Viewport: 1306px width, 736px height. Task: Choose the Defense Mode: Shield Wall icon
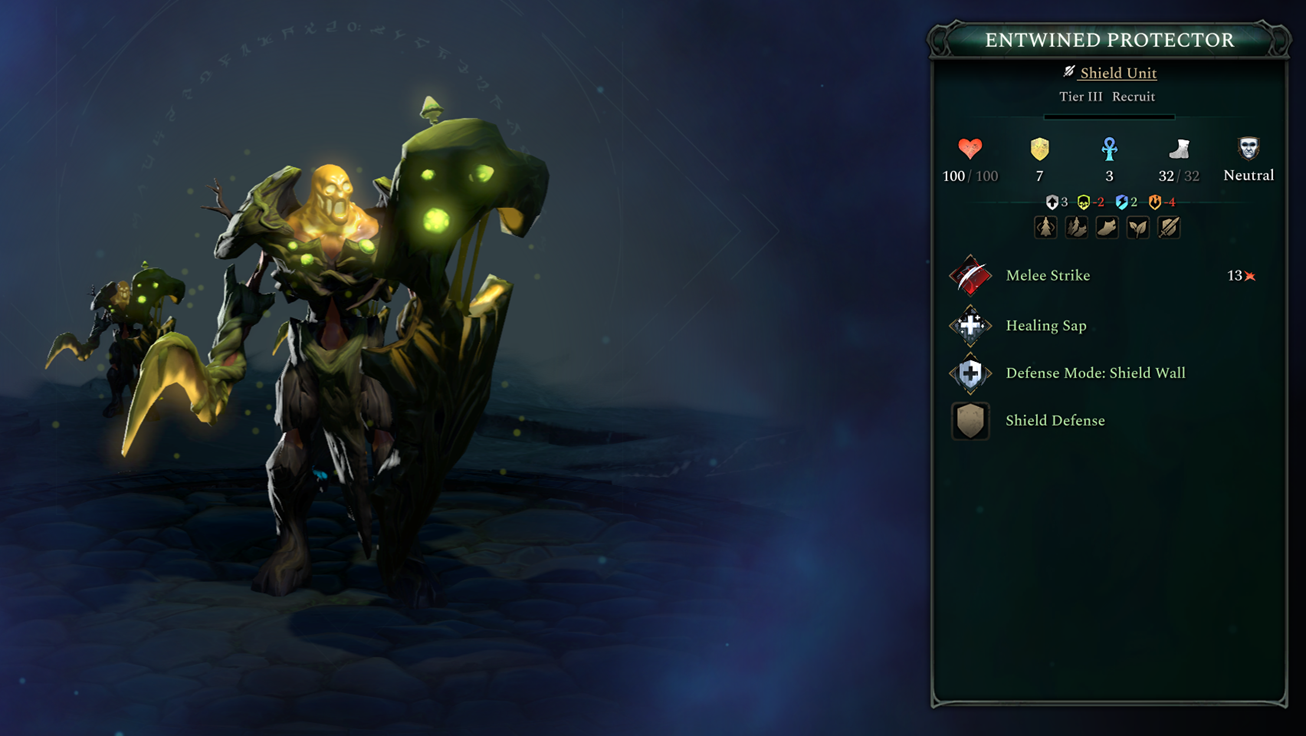coord(970,373)
